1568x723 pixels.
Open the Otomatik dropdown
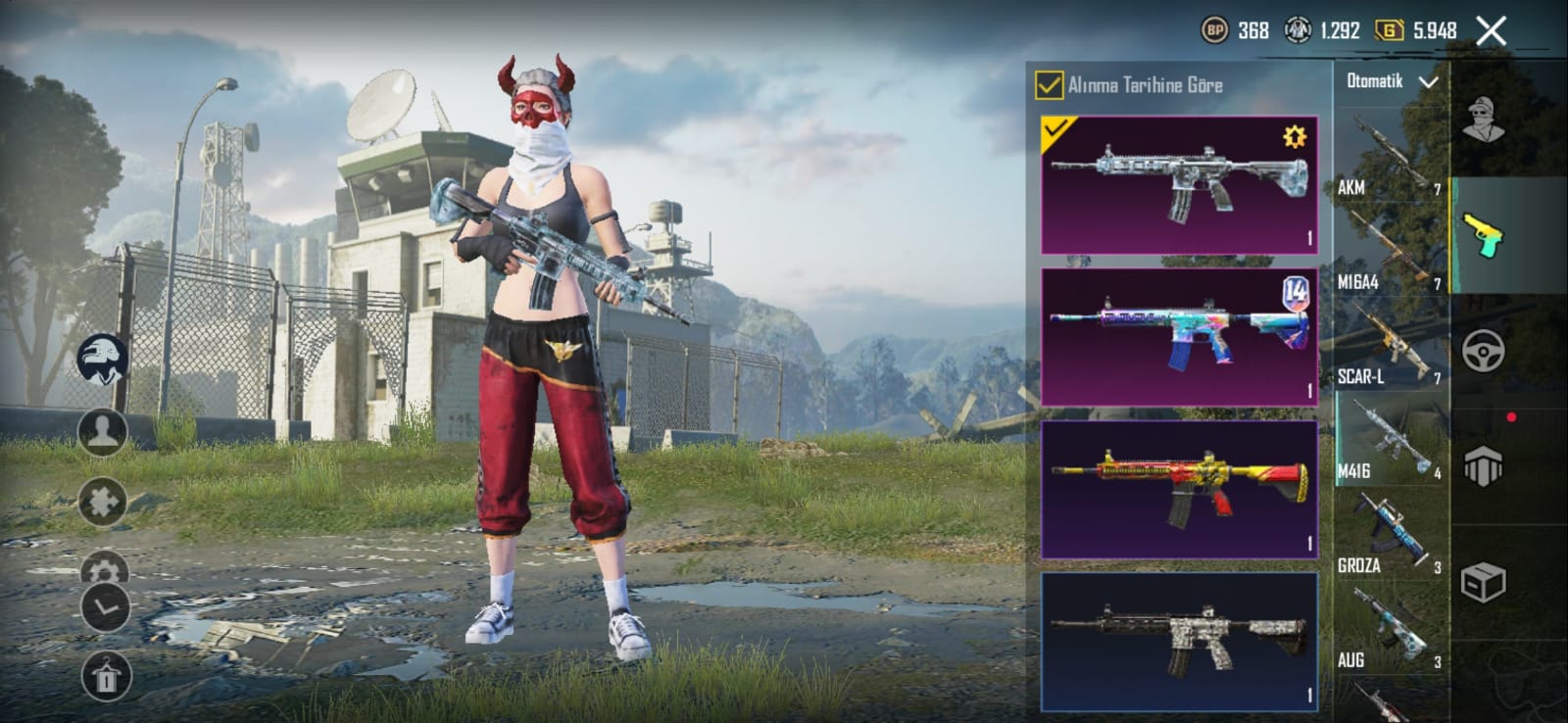coord(1392,82)
